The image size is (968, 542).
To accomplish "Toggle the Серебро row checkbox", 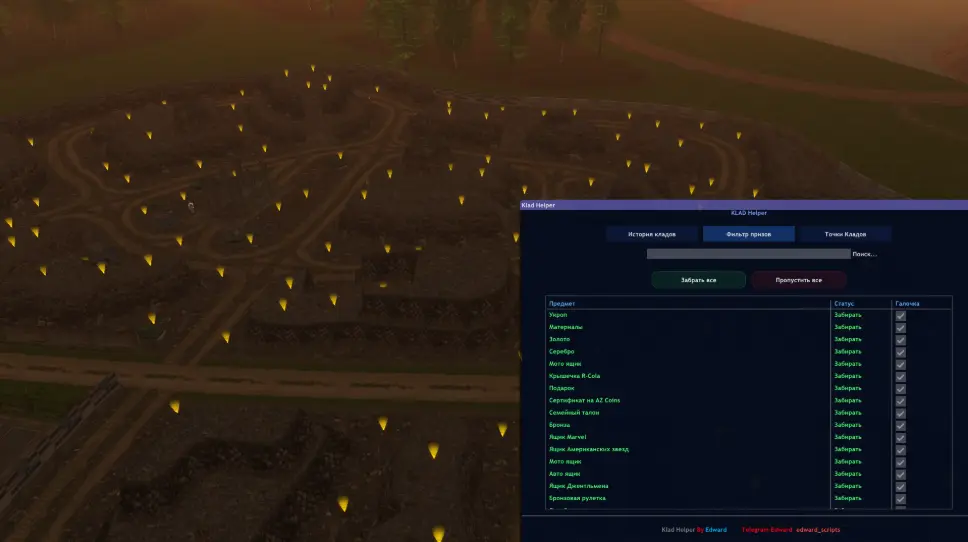I will [901, 352].
